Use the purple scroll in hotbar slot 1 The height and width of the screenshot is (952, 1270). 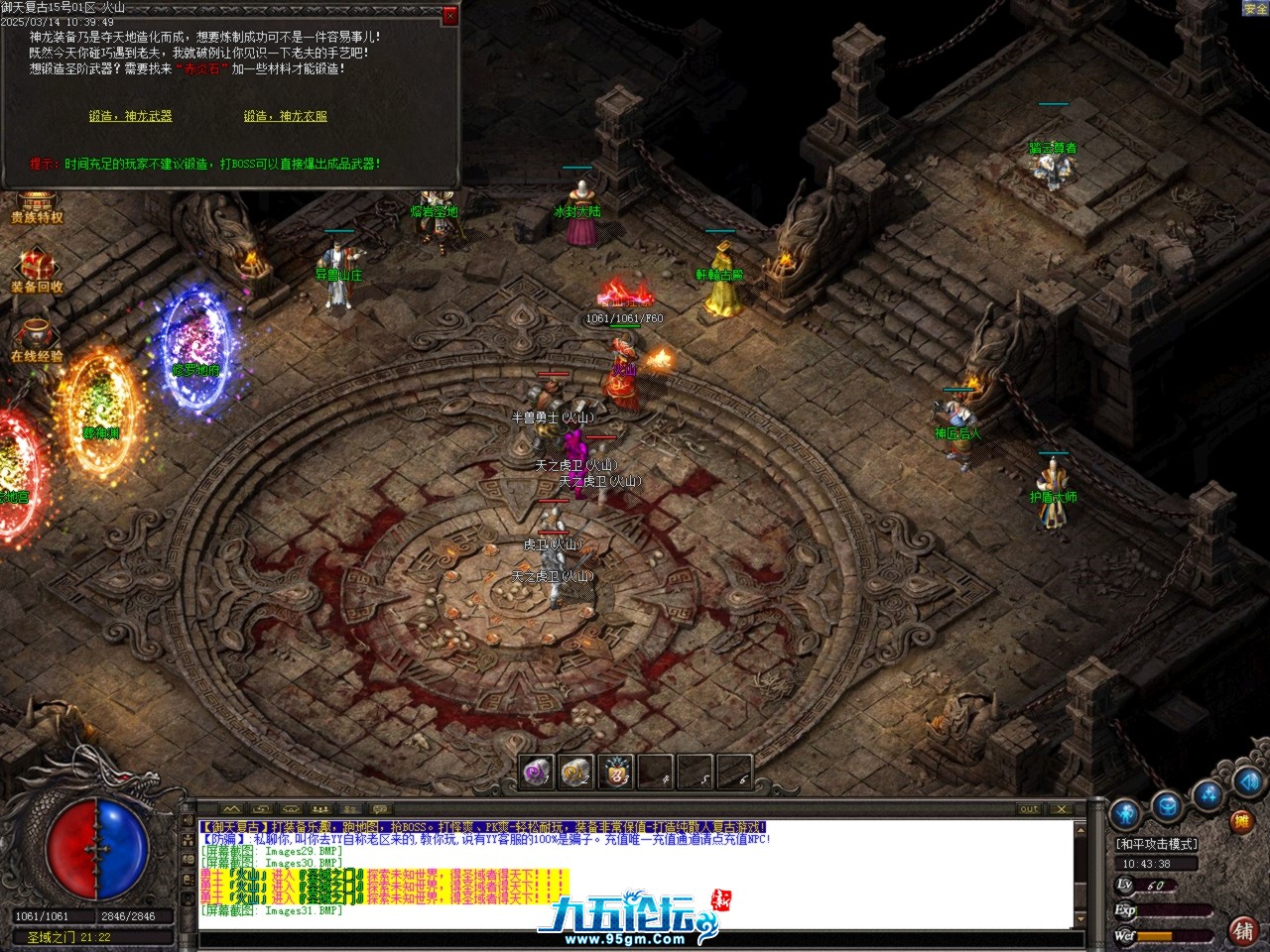(537, 773)
